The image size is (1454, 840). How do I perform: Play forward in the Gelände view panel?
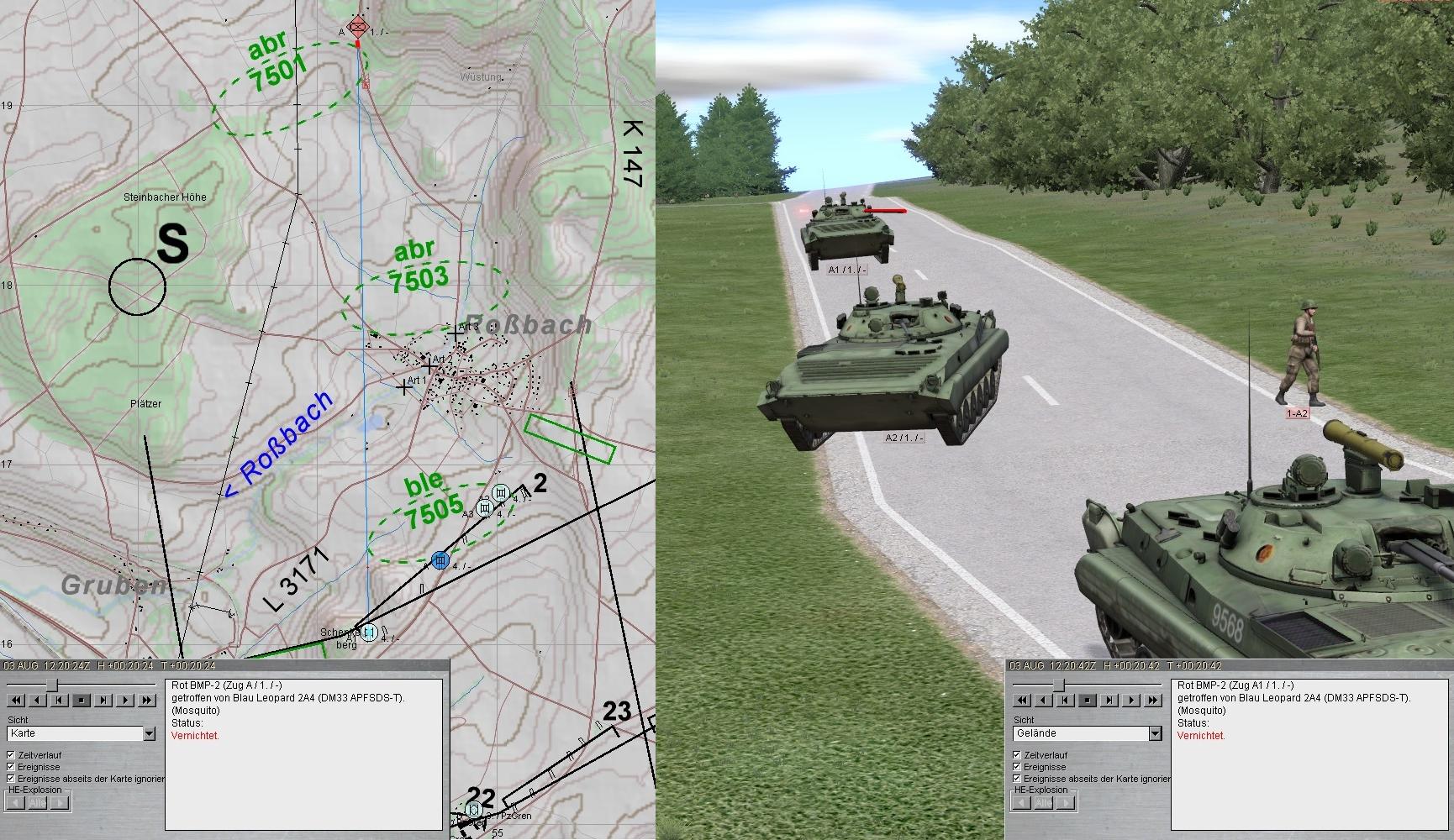click(1131, 700)
